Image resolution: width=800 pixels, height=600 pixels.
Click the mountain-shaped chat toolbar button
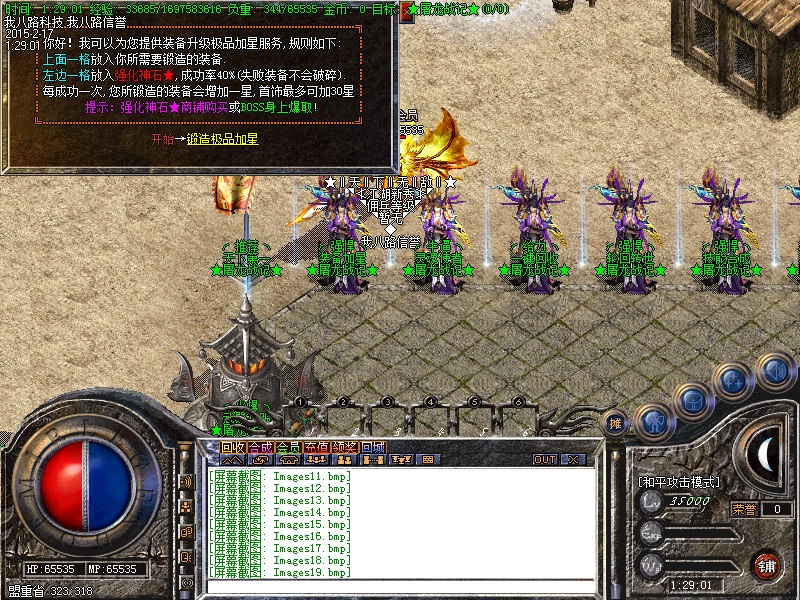[x=229, y=460]
